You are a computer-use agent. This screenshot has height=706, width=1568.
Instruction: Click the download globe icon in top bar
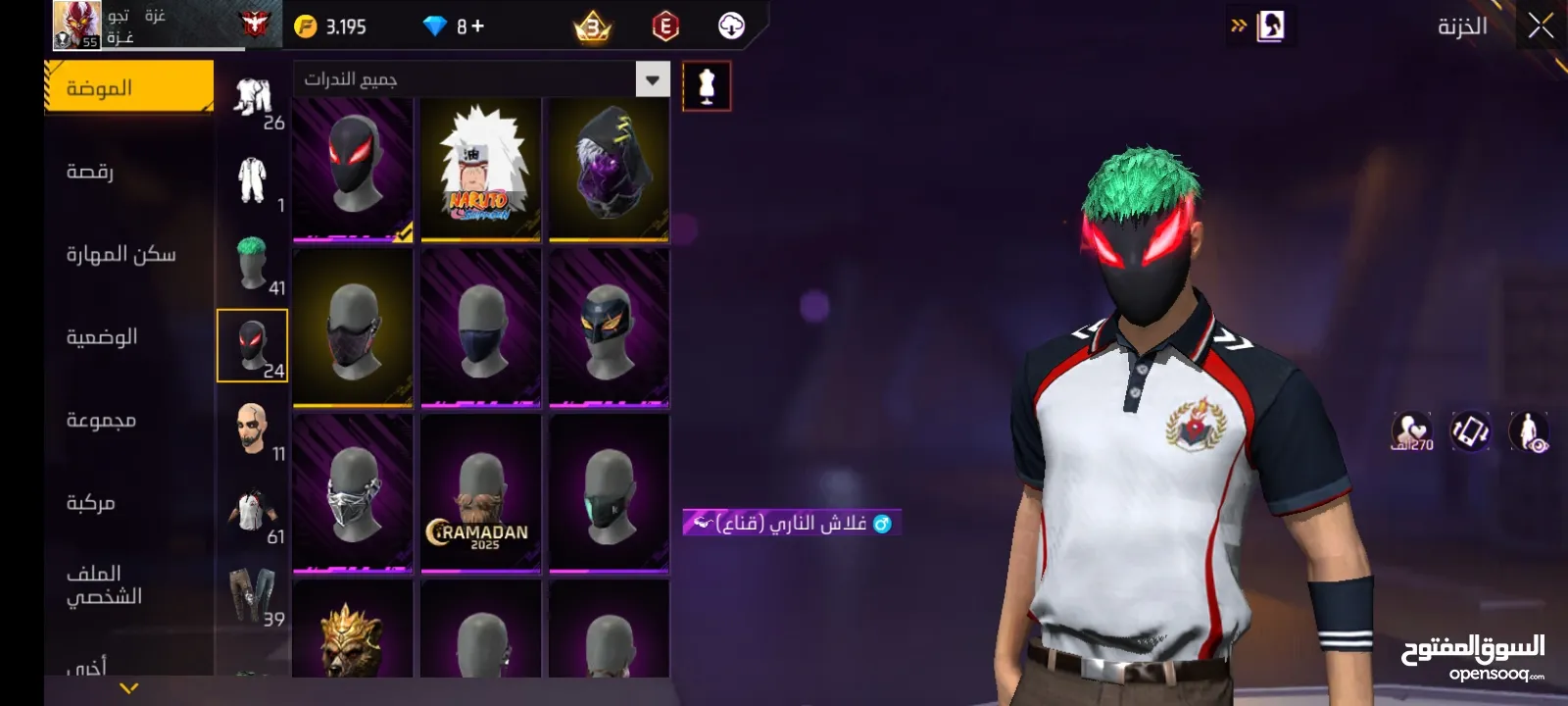tap(730, 25)
